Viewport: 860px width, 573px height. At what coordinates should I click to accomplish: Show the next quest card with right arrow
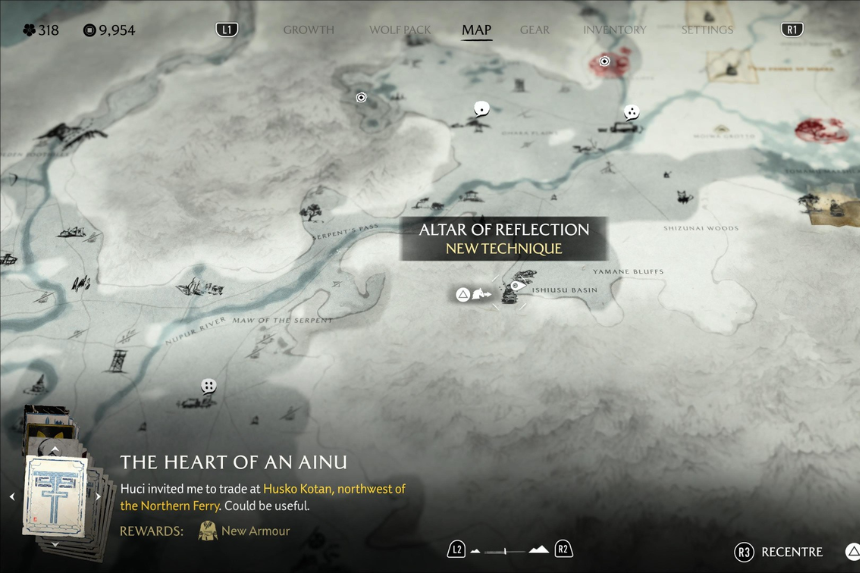[98, 496]
